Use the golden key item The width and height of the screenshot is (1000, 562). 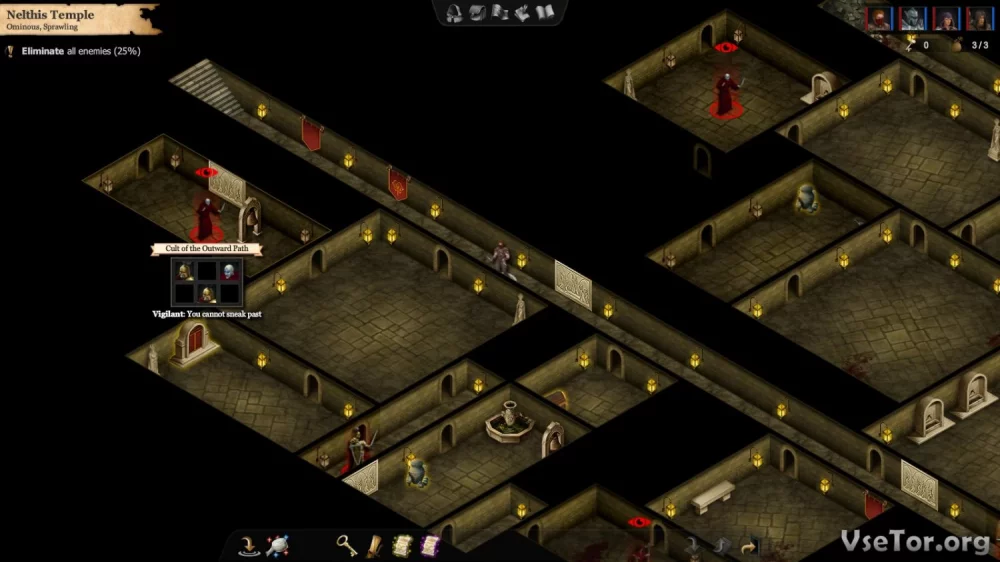point(346,546)
